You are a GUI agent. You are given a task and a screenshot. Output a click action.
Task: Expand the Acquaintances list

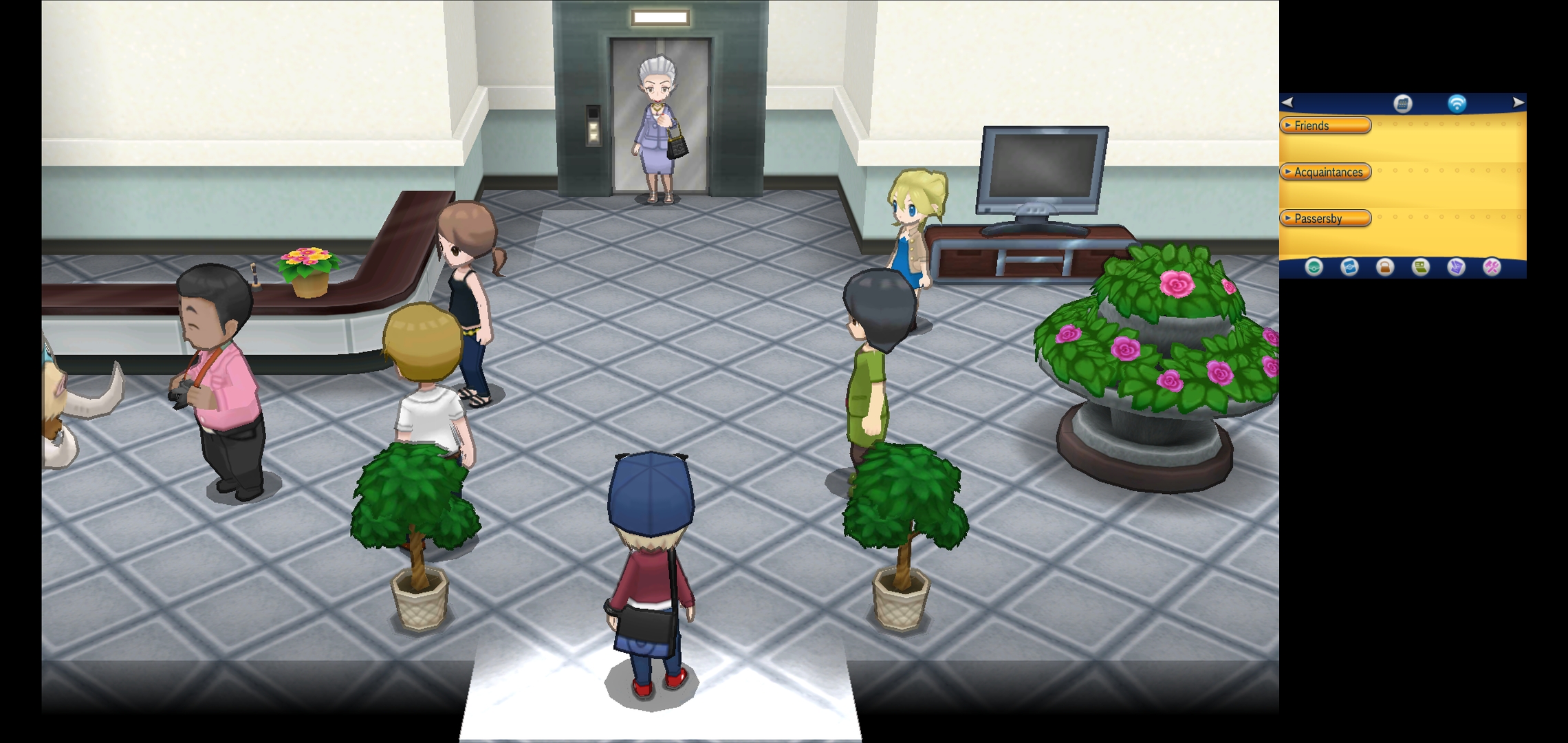[1325, 172]
